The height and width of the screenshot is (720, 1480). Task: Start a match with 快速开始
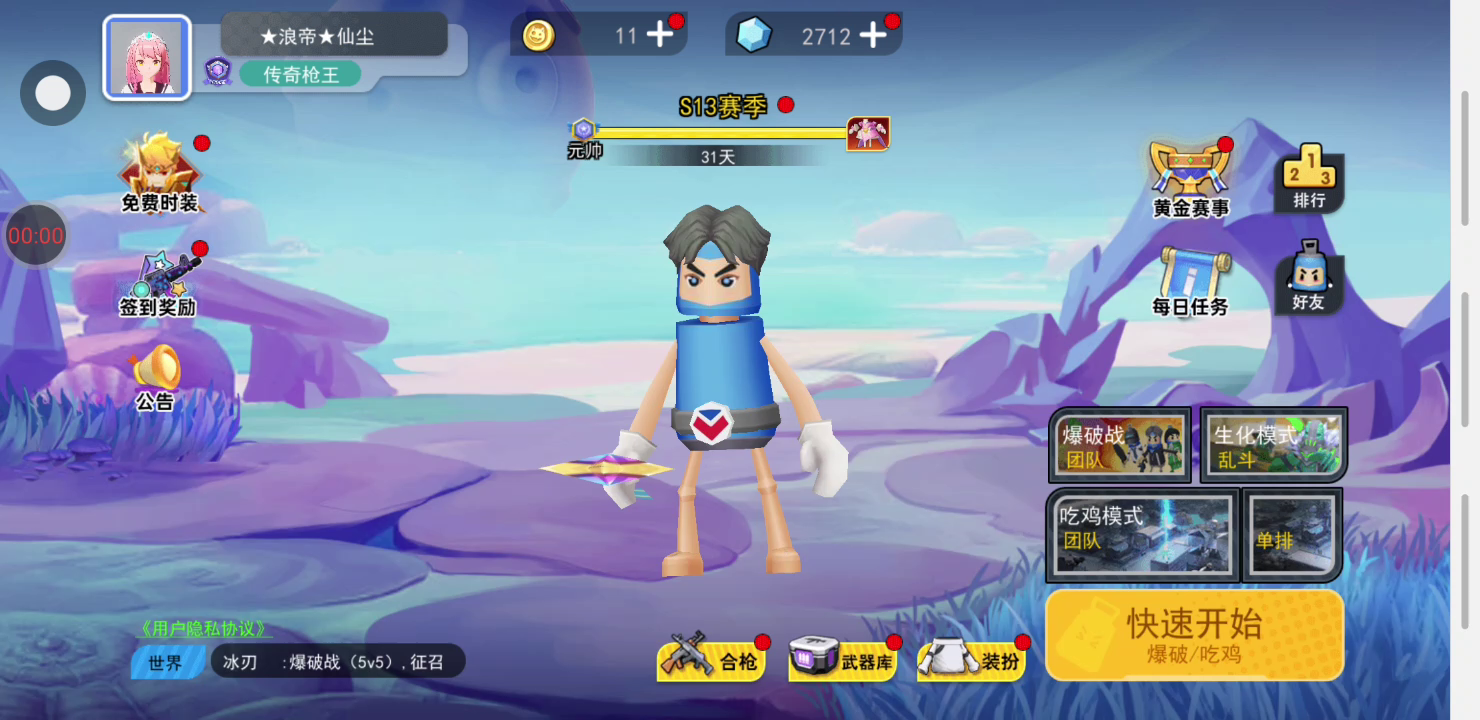coord(1194,635)
